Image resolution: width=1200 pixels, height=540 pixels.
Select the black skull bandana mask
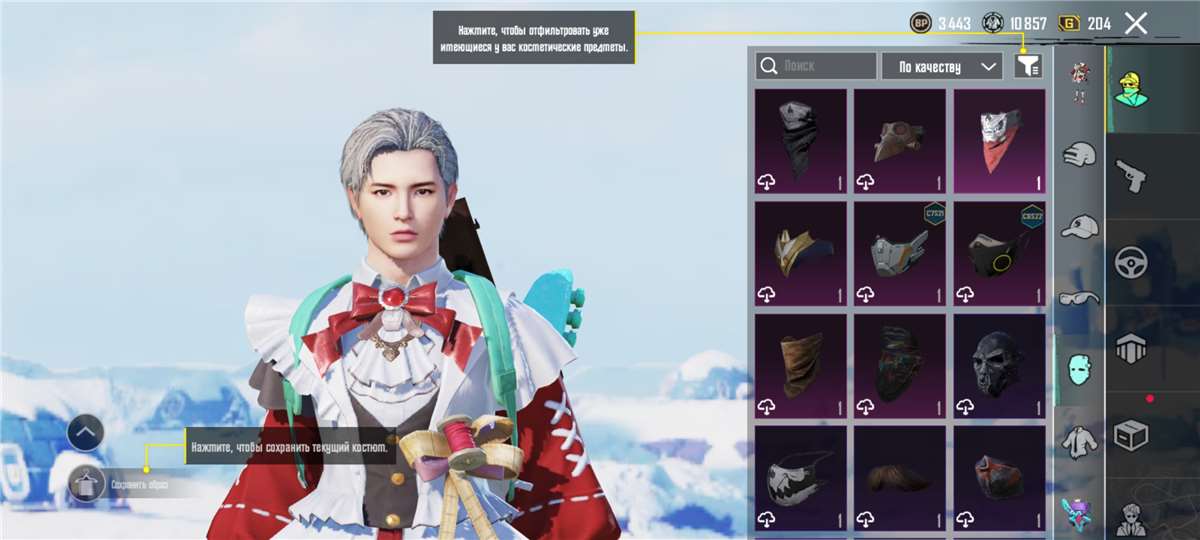click(800, 141)
